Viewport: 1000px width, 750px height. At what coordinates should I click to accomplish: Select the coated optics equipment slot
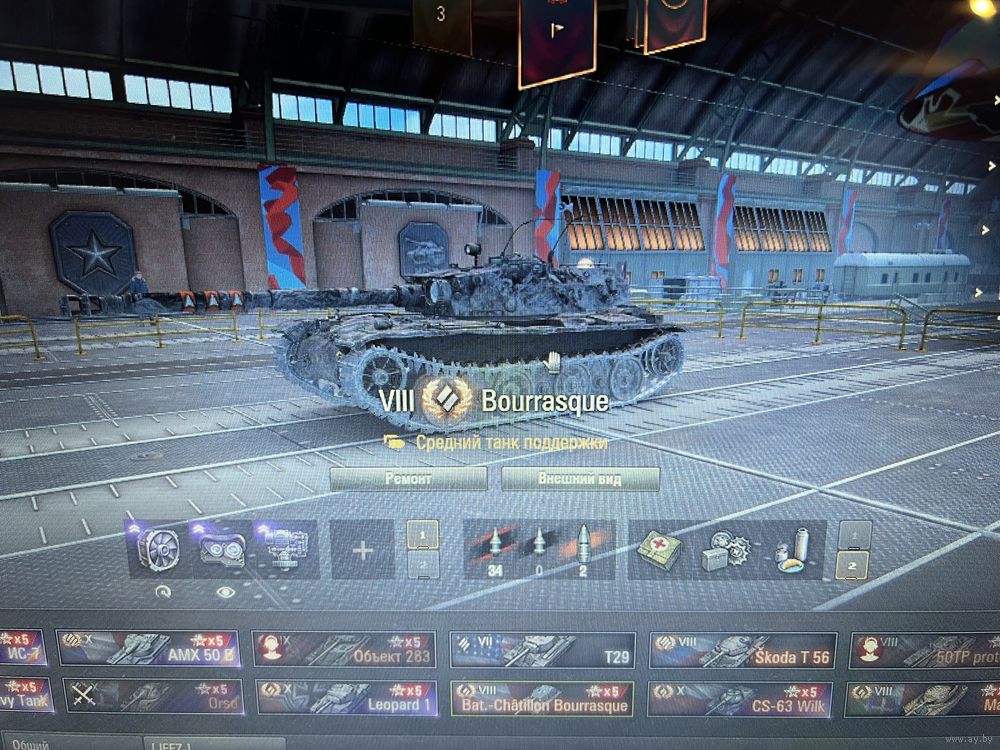(222, 550)
